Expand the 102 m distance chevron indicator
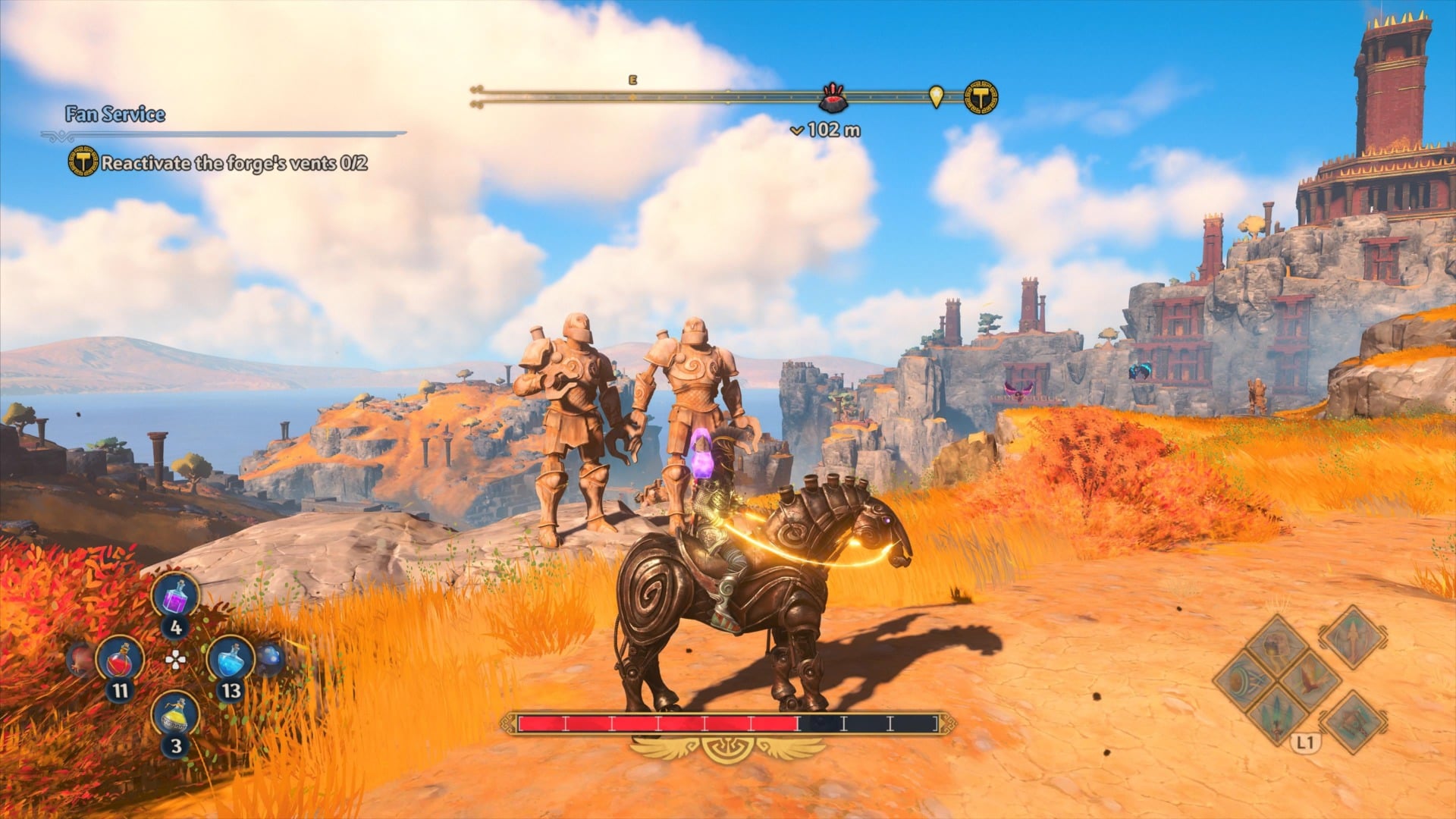 tap(798, 130)
